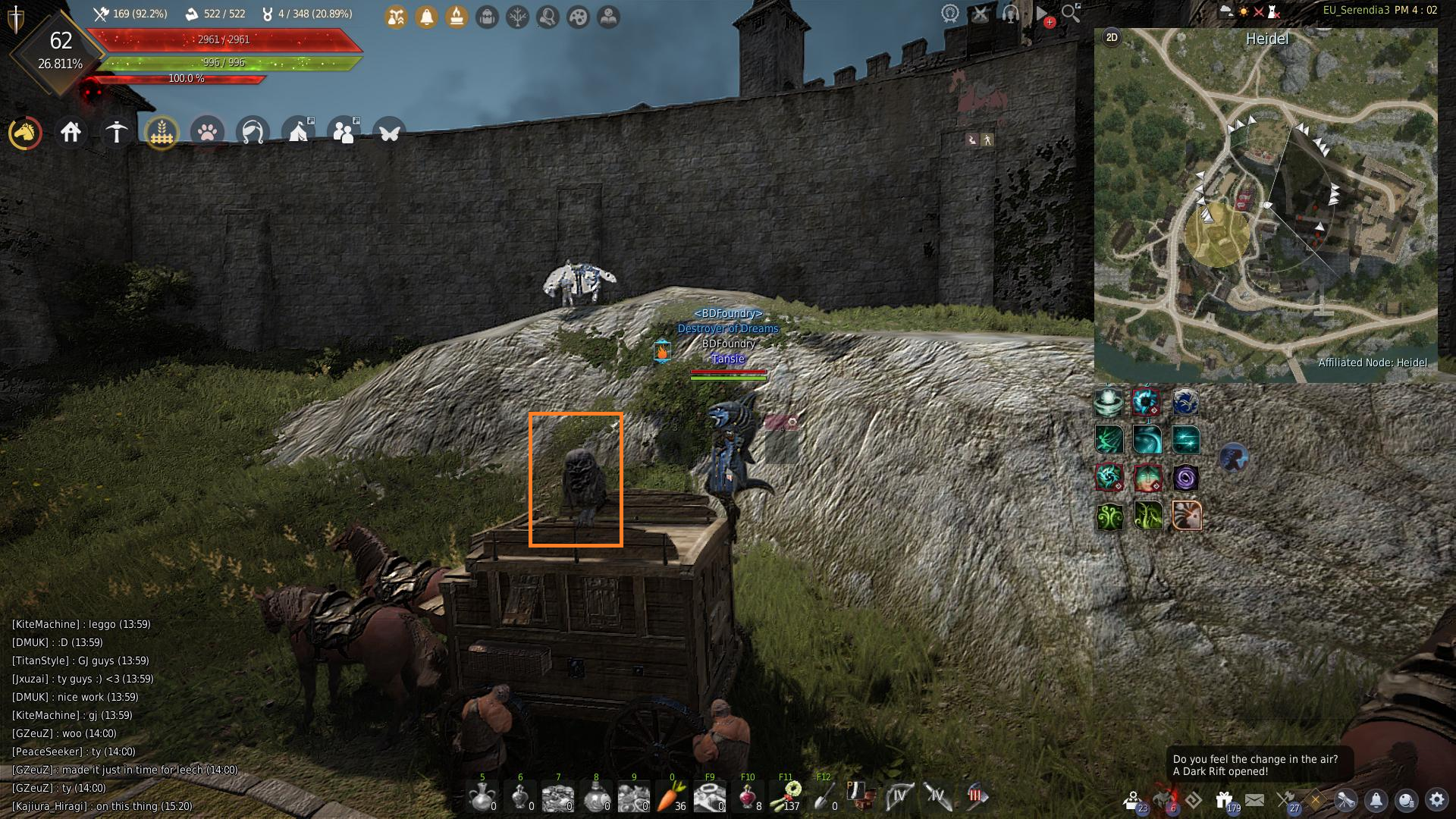Use the red potion quick slot
The height and width of the screenshot is (819, 1456).
click(747, 796)
